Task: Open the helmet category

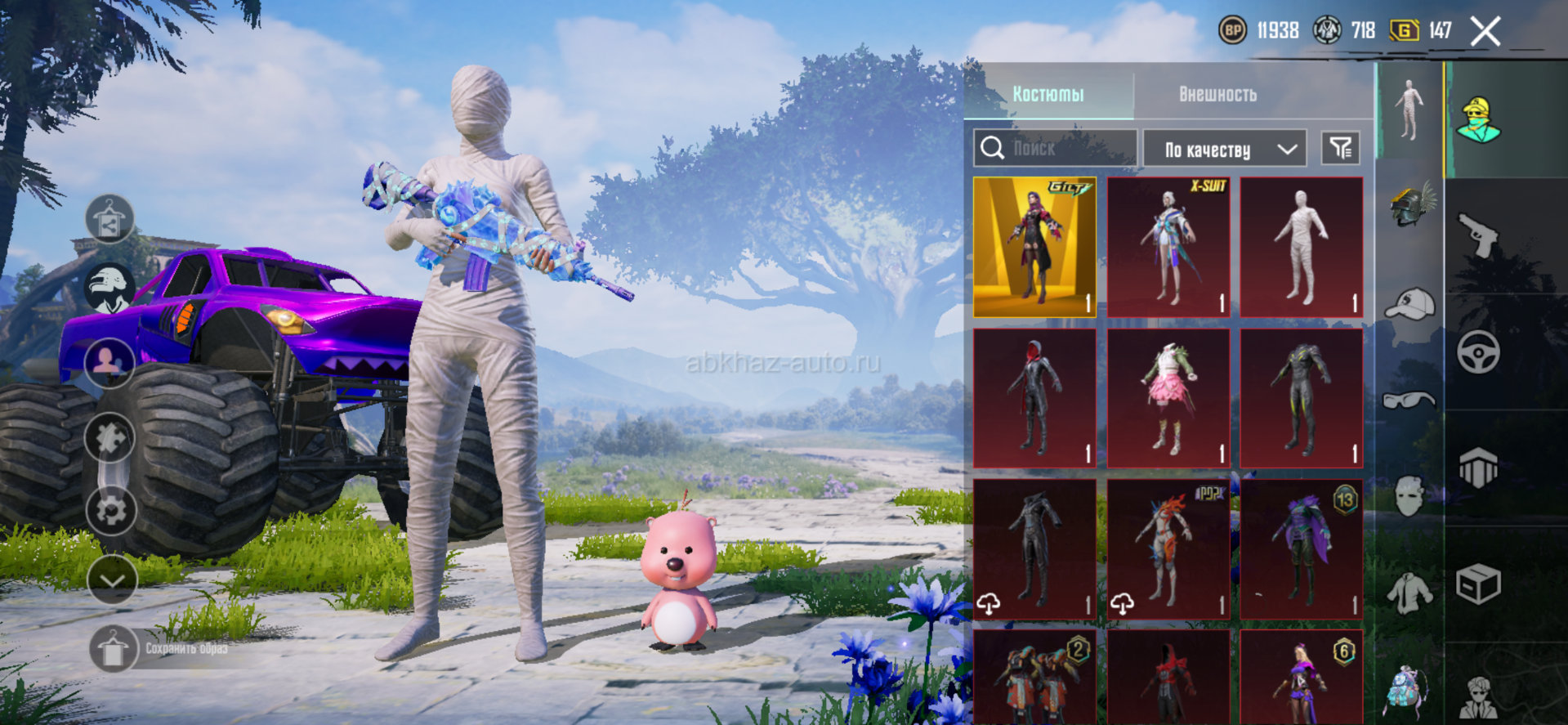Action: pos(1410,204)
